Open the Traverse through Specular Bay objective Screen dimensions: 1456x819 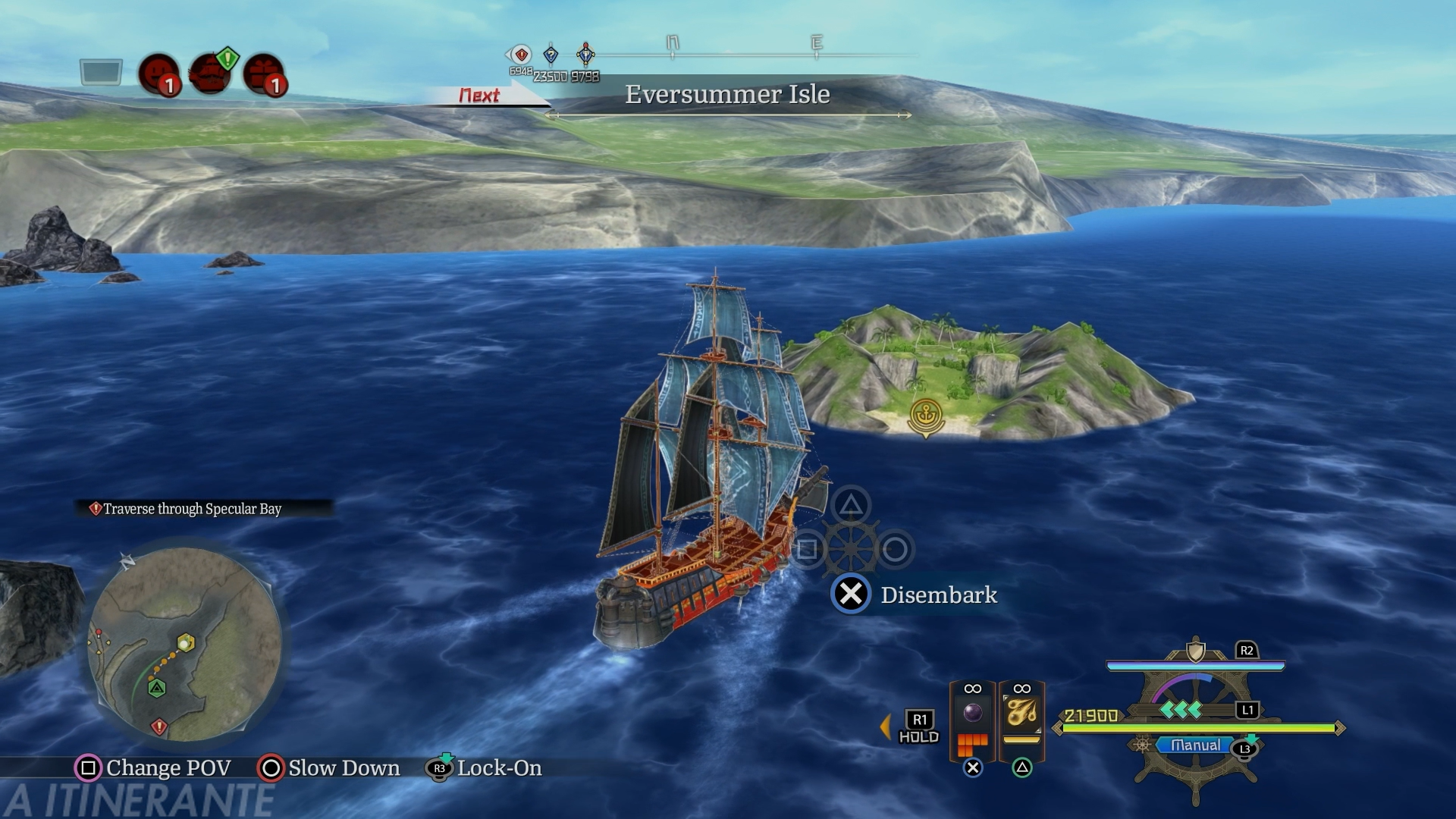pos(192,509)
